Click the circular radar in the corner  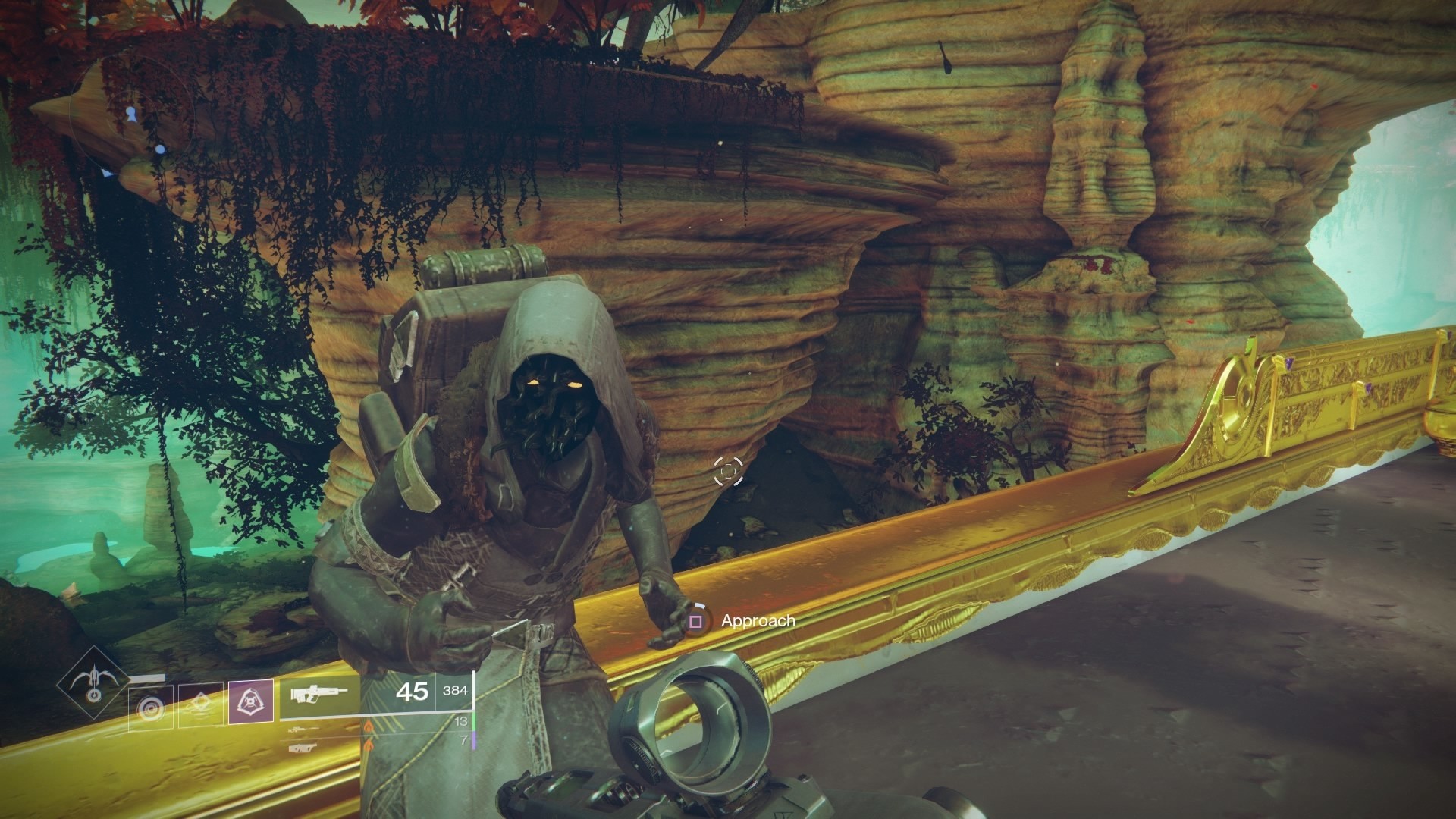(x=133, y=115)
